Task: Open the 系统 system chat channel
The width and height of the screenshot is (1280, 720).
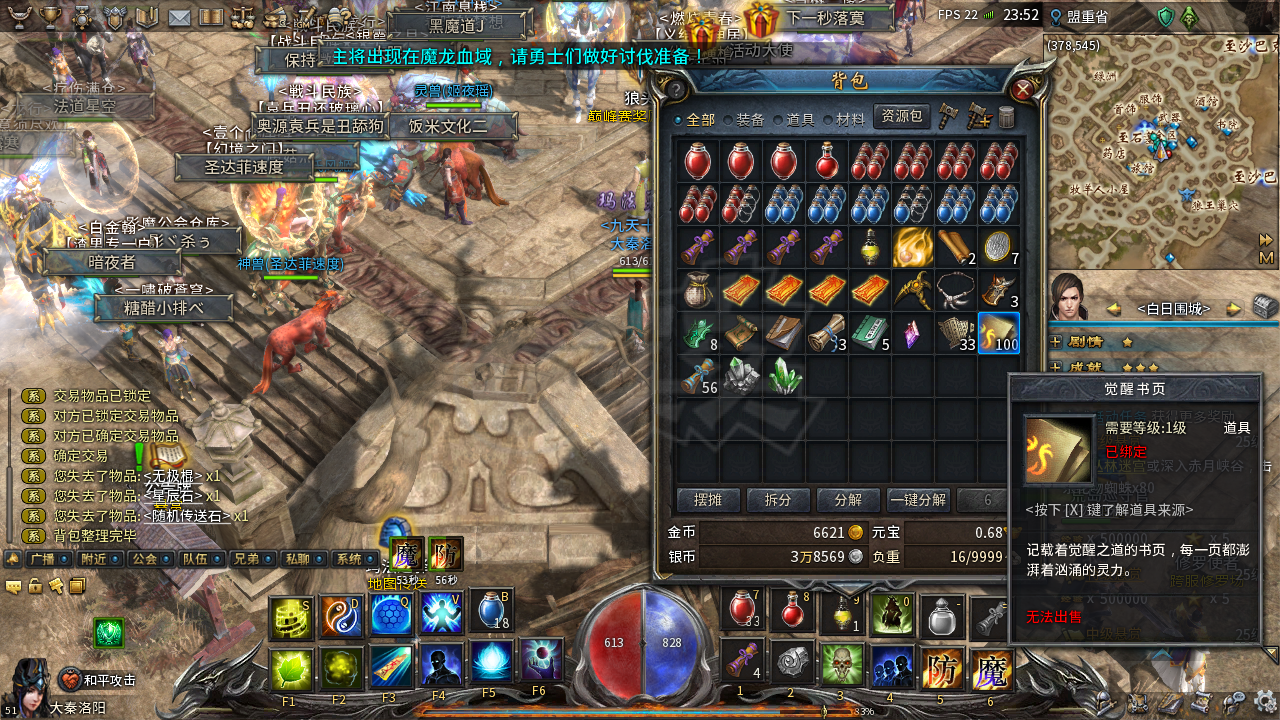Action: tap(349, 559)
